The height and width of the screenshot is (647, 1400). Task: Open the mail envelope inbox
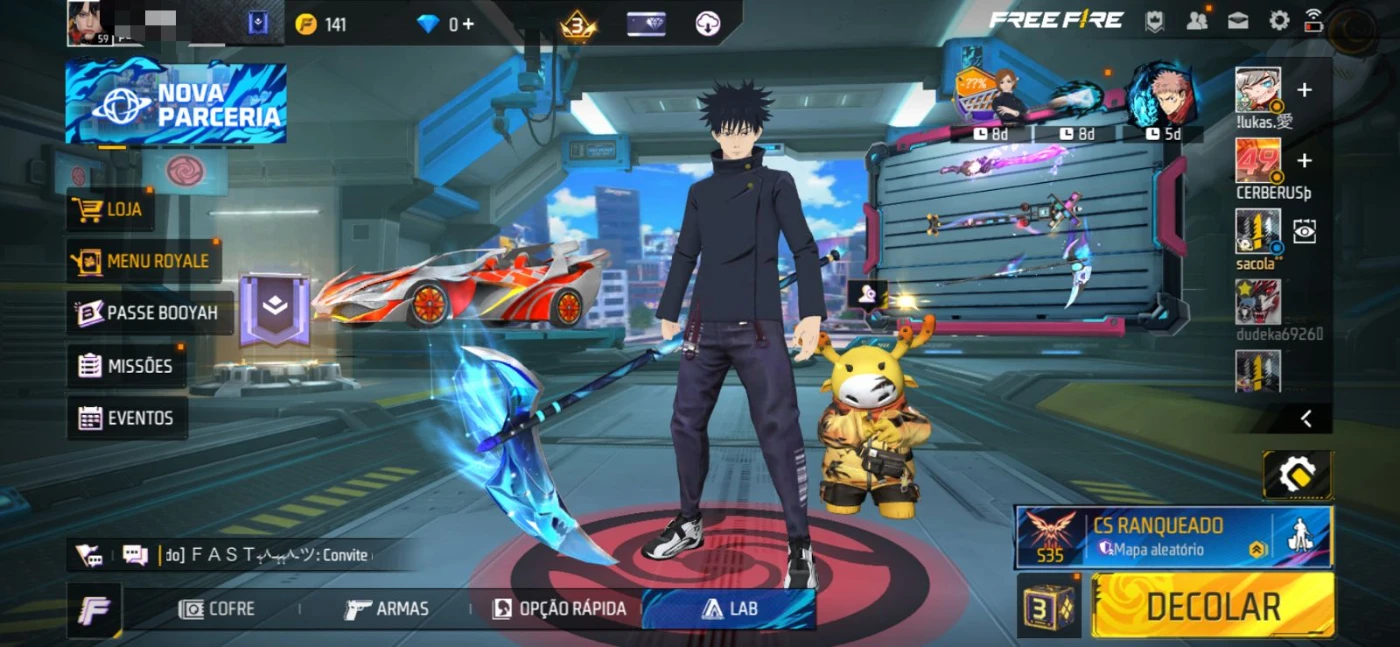point(1238,20)
